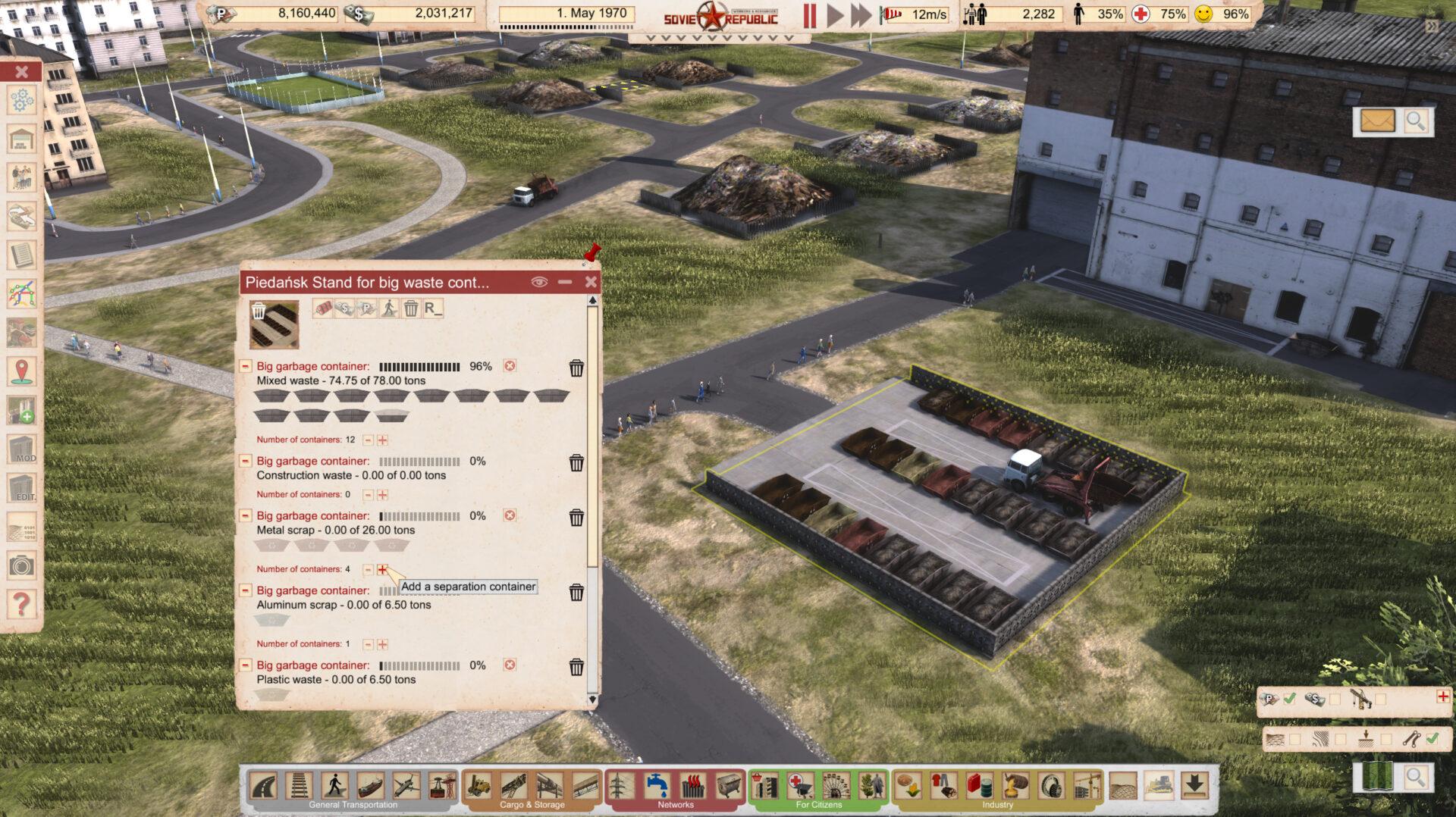Collapse the Construction waste container section
Viewport: 1456px width, 817px height.
tap(246, 461)
